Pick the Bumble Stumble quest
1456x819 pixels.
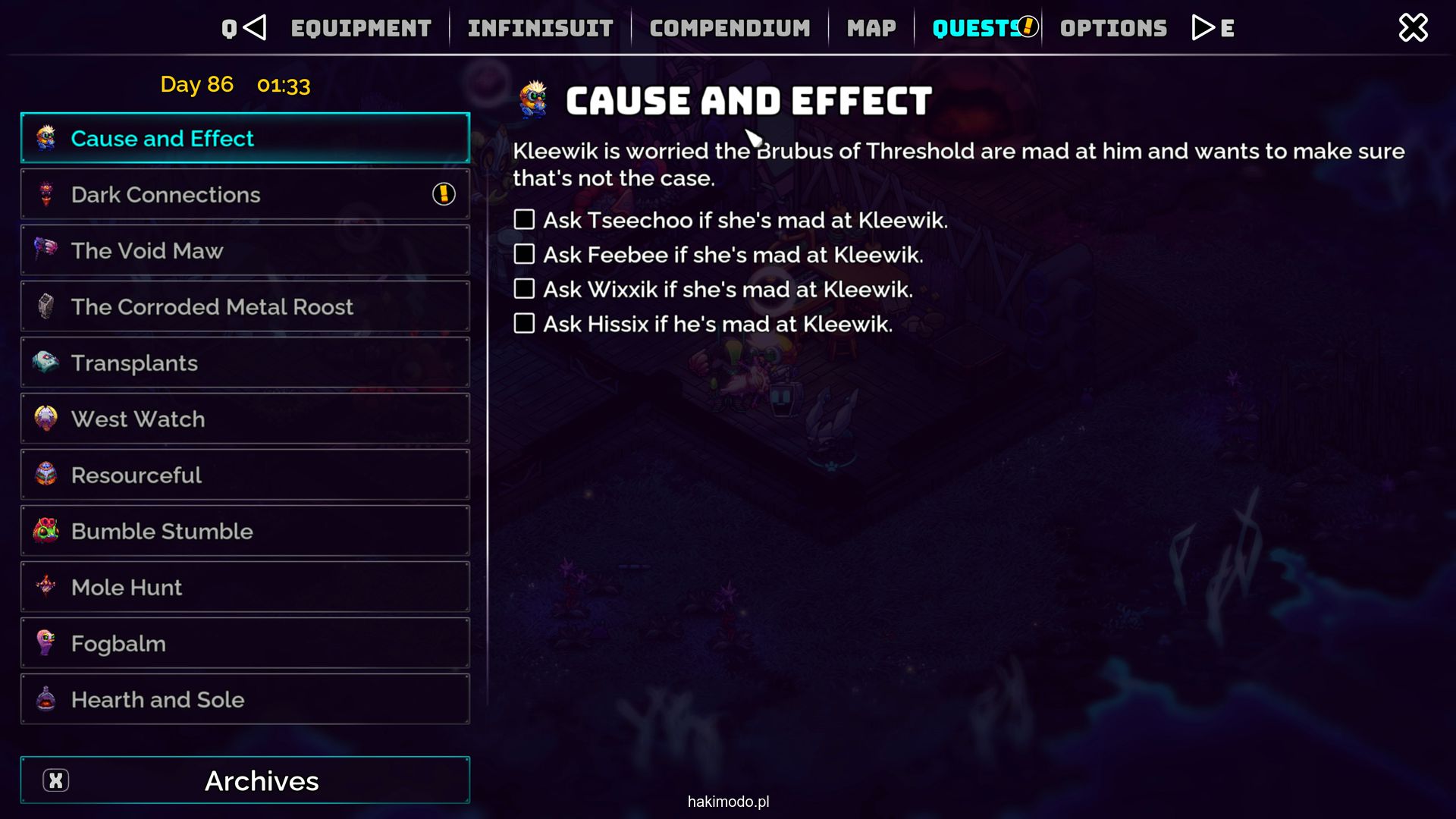coord(245,531)
